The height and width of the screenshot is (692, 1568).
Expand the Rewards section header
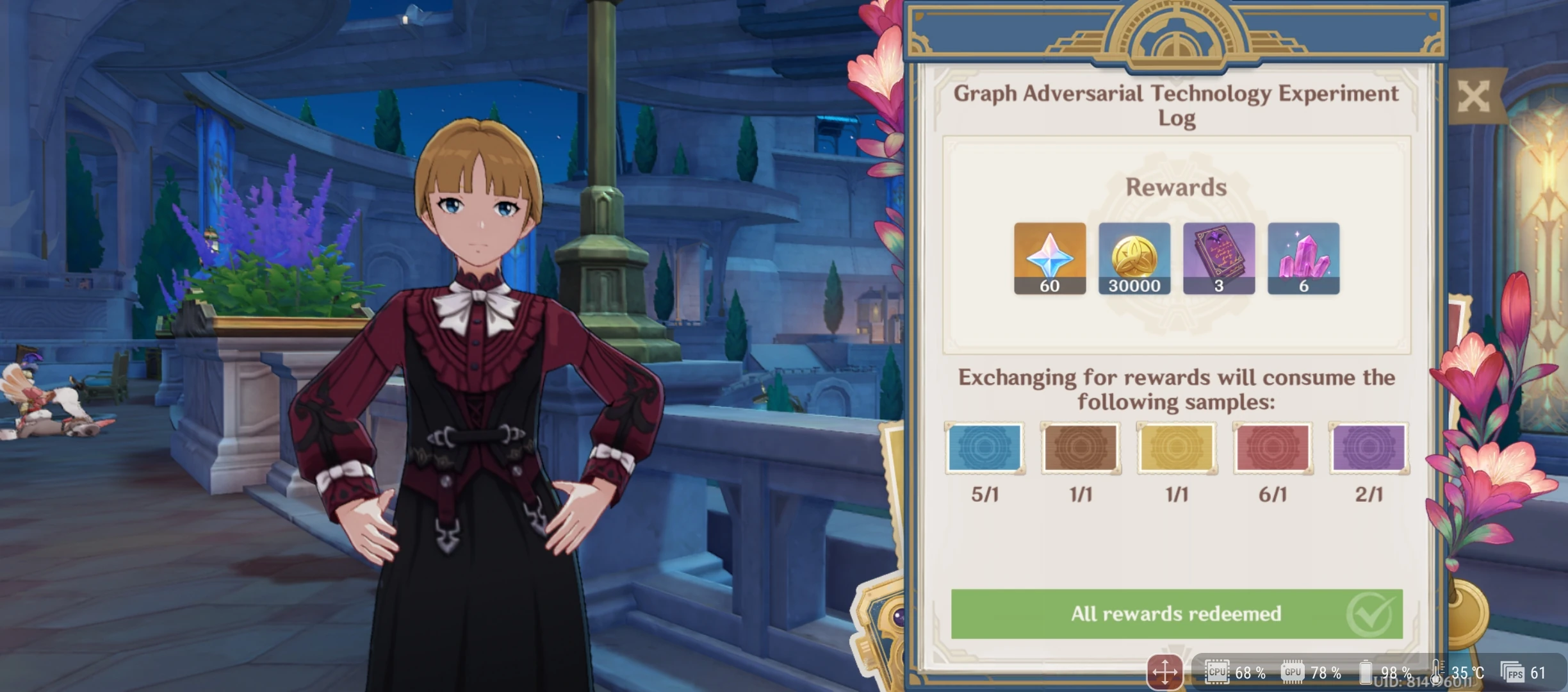[1176, 187]
